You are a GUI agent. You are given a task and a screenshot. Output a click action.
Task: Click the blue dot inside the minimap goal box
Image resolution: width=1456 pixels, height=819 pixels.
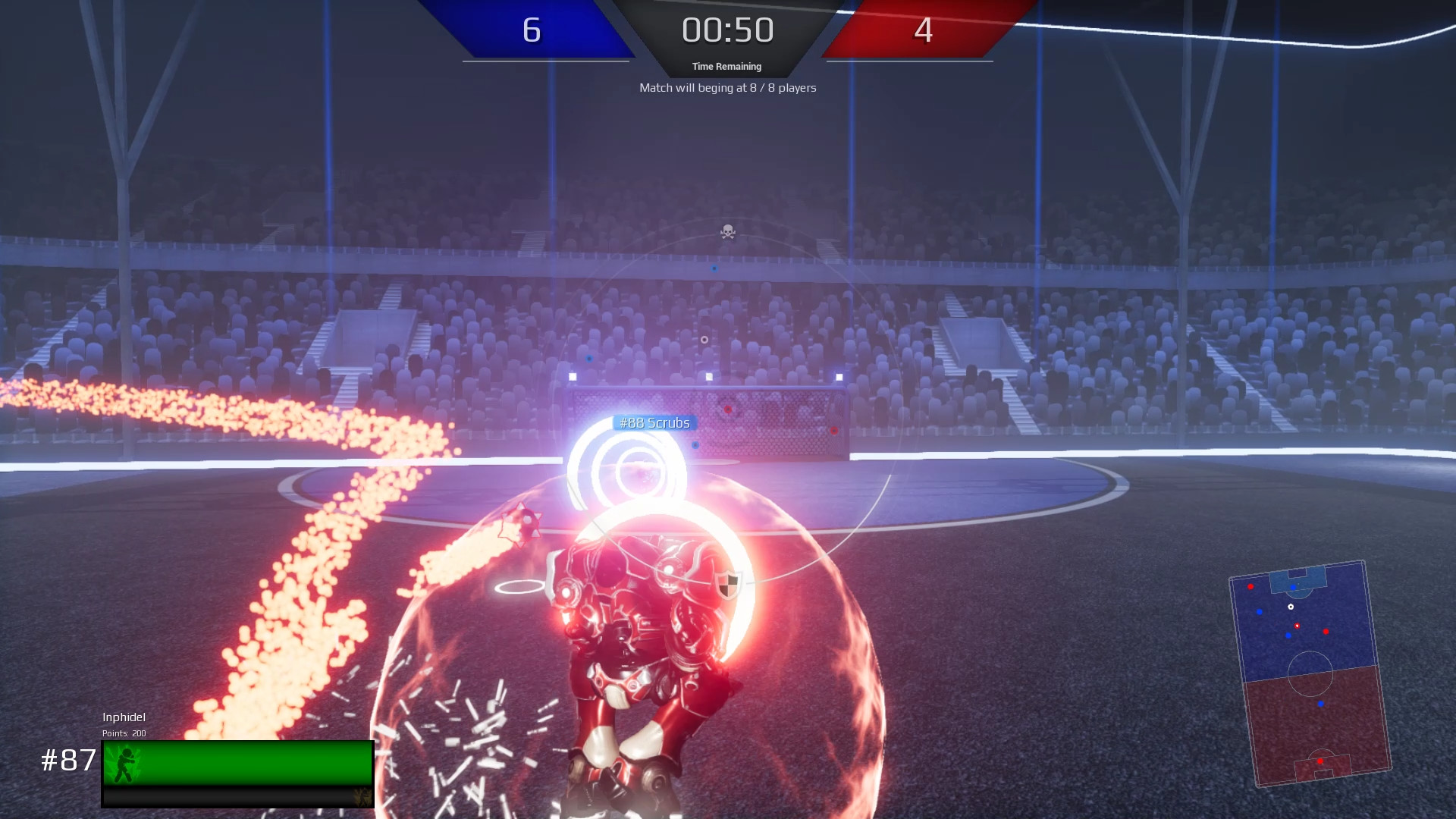pyautogui.click(x=1293, y=587)
